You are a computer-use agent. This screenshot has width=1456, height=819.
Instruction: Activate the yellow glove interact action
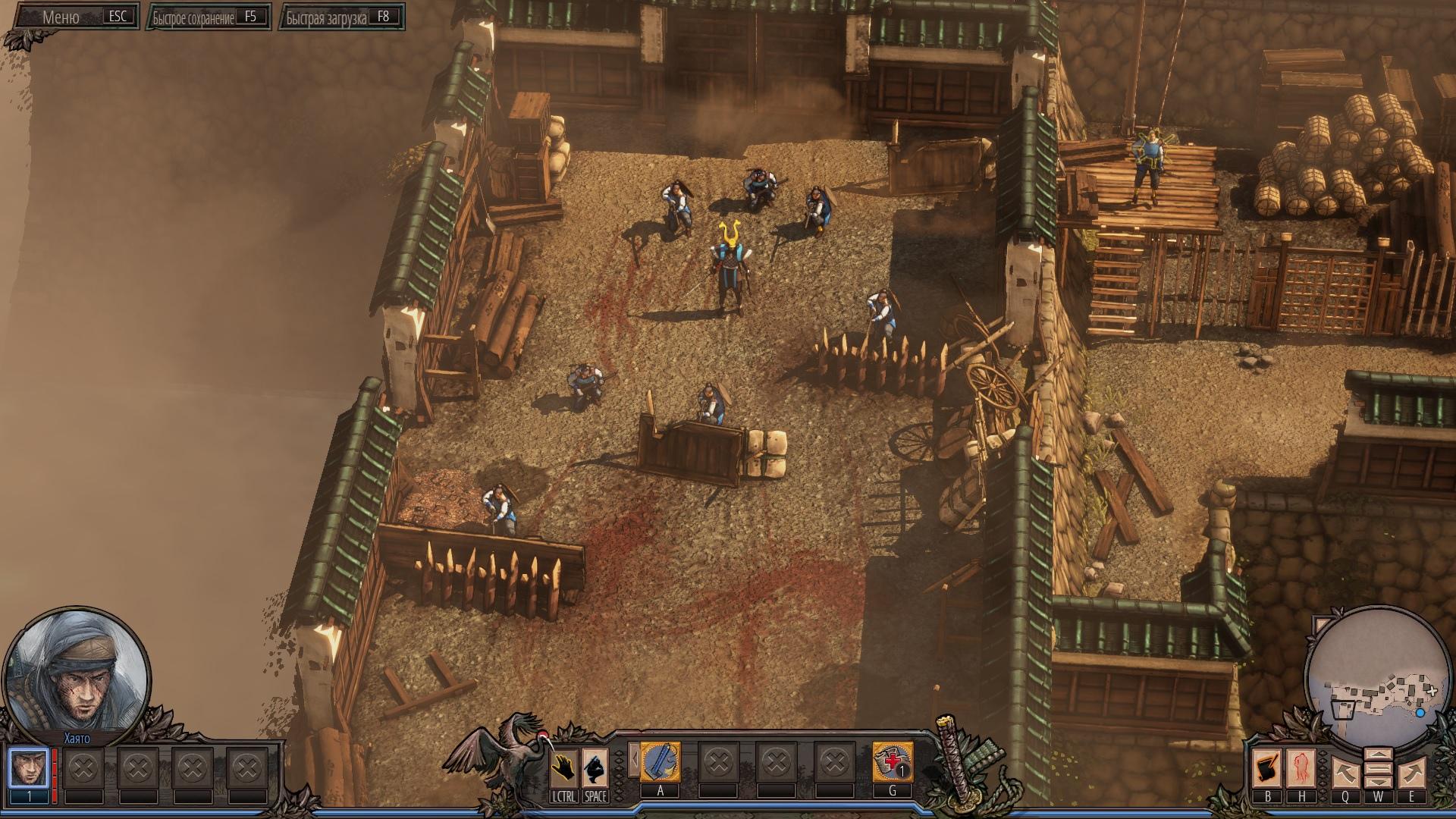564,768
